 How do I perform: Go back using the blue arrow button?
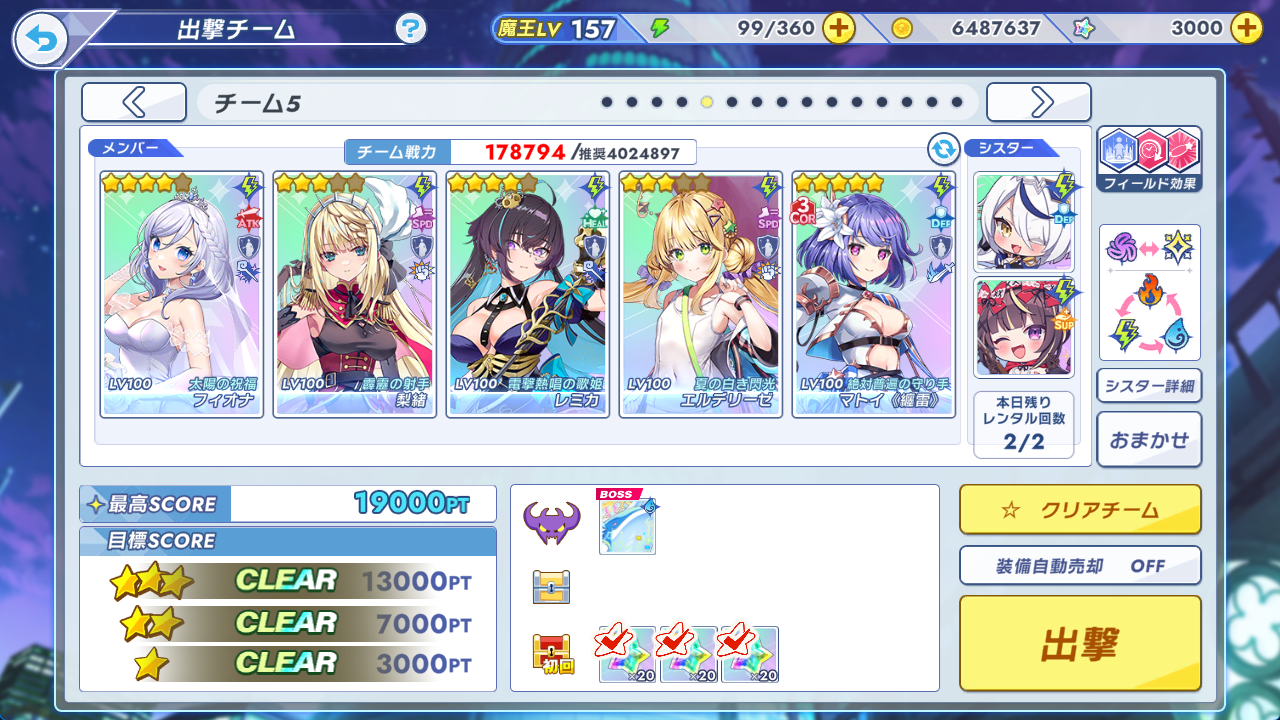pyautogui.click(x=40, y=40)
